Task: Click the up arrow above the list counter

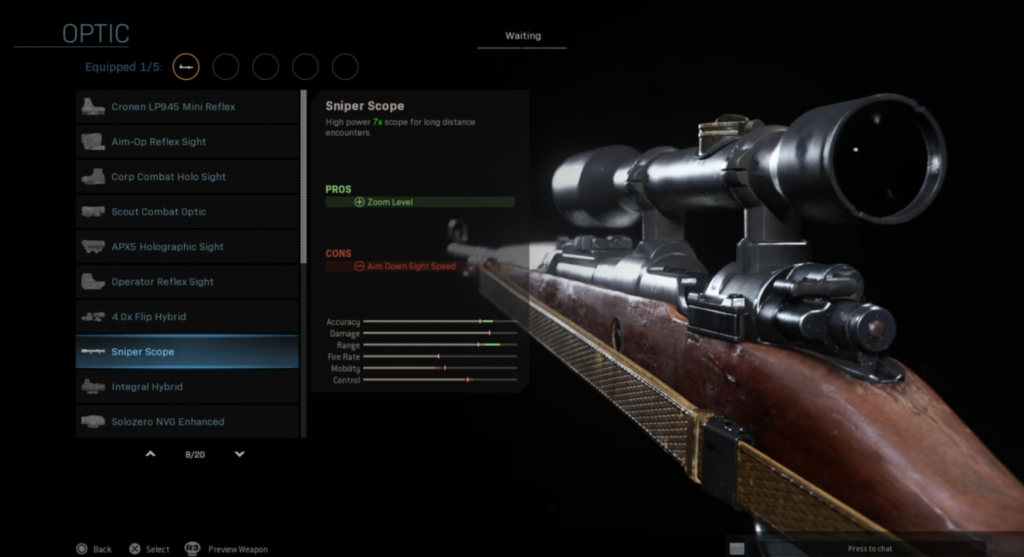Action: coord(151,454)
